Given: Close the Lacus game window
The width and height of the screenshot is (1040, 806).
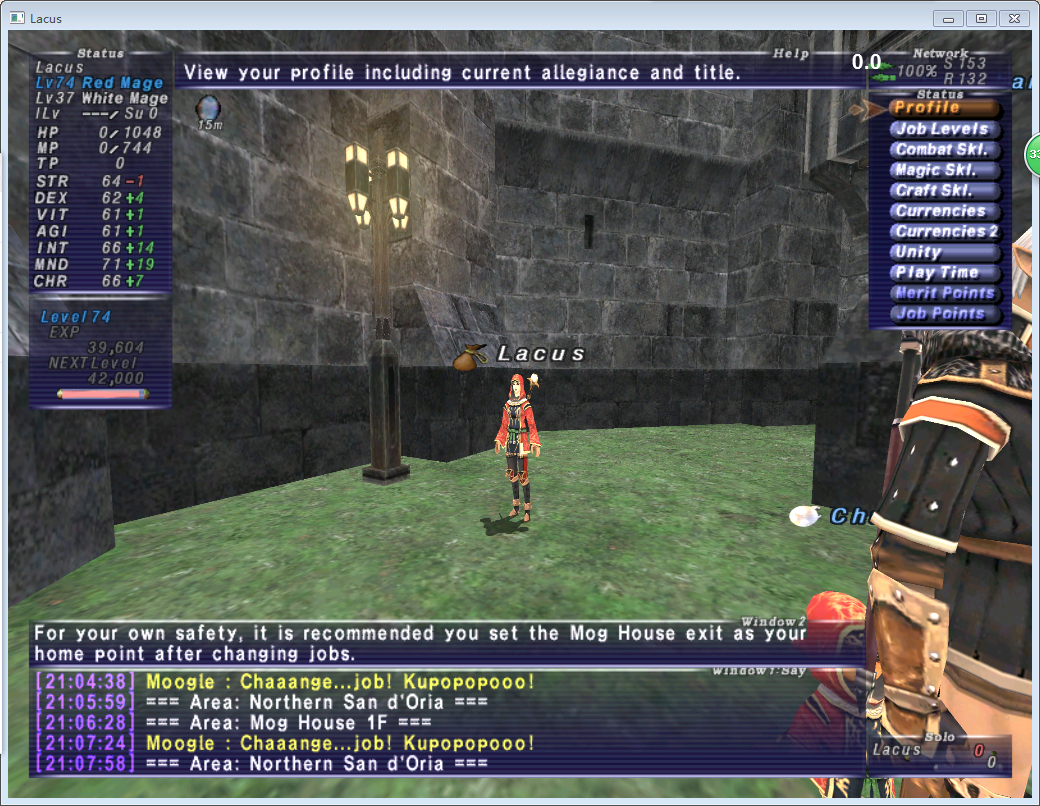Looking at the screenshot, I should 1013,18.
